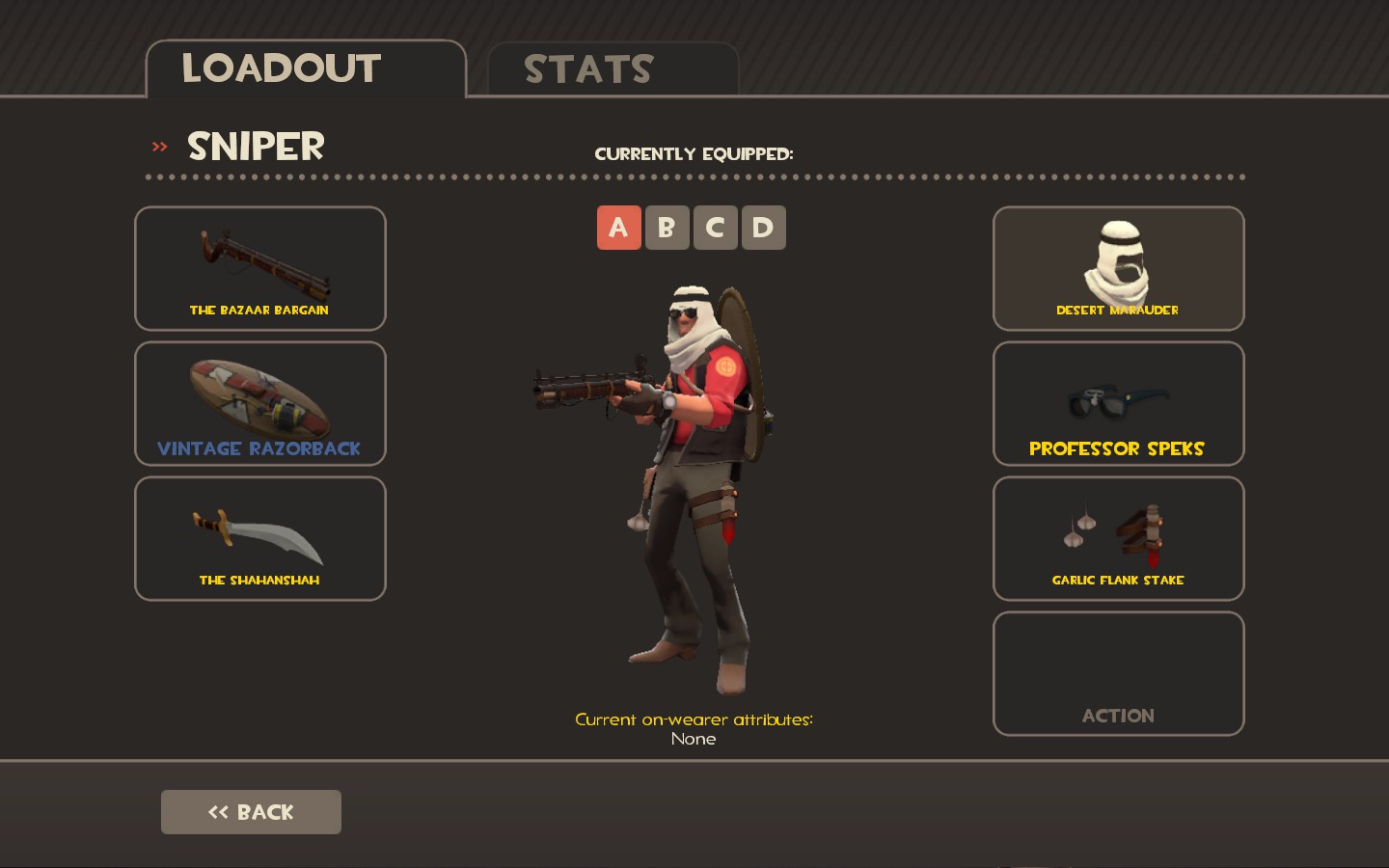The image size is (1389, 868).
Task: Select the Desert Marauder hat slot
Action: [x=1118, y=268]
